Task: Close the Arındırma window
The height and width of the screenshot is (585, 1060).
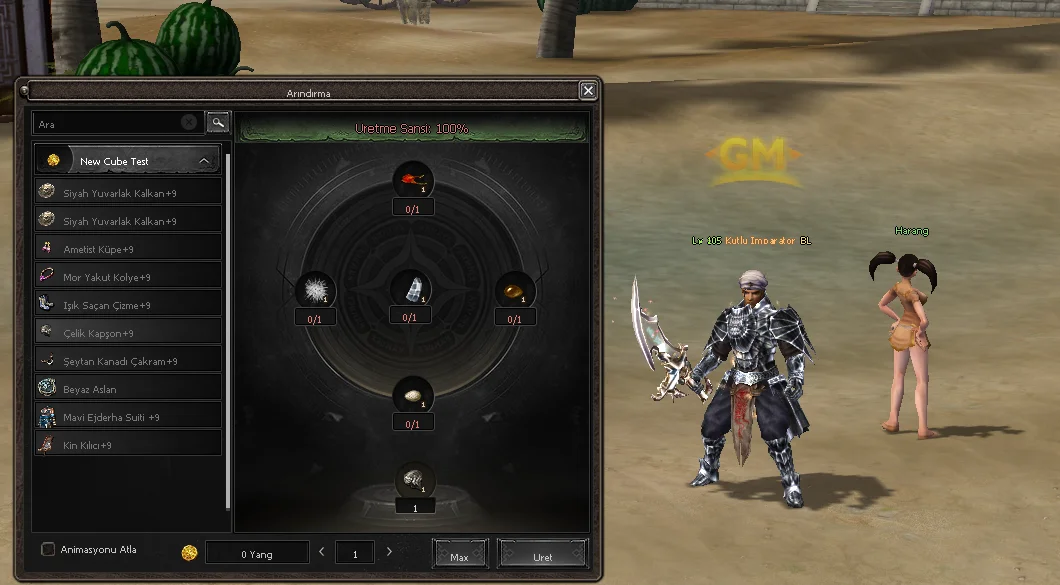Action: (x=588, y=91)
